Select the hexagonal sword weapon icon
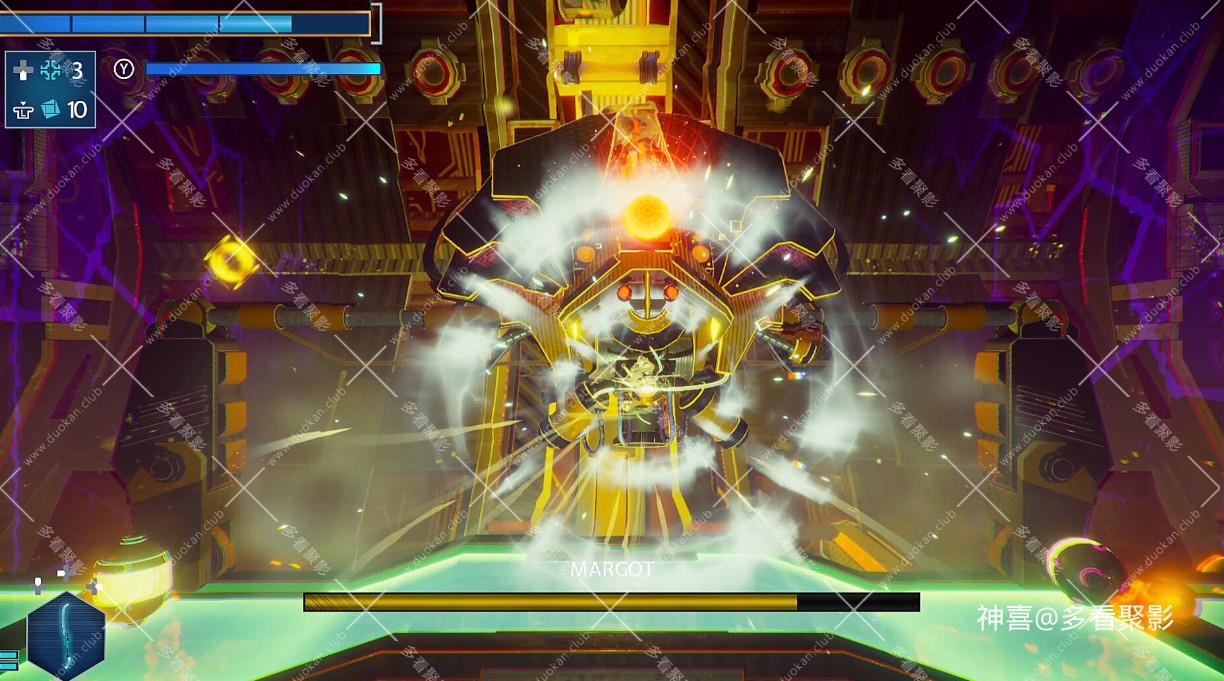This screenshot has height=681, width=1224. tap(66, 636)
